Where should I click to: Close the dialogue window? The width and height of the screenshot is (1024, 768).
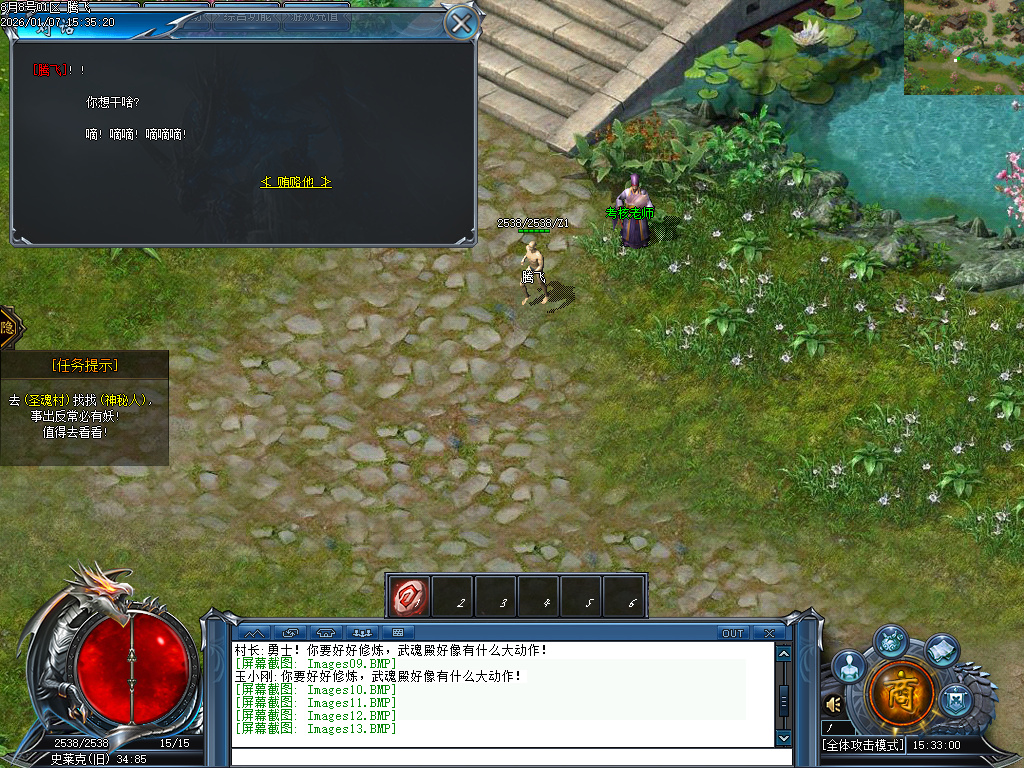[x=460, y=22]
